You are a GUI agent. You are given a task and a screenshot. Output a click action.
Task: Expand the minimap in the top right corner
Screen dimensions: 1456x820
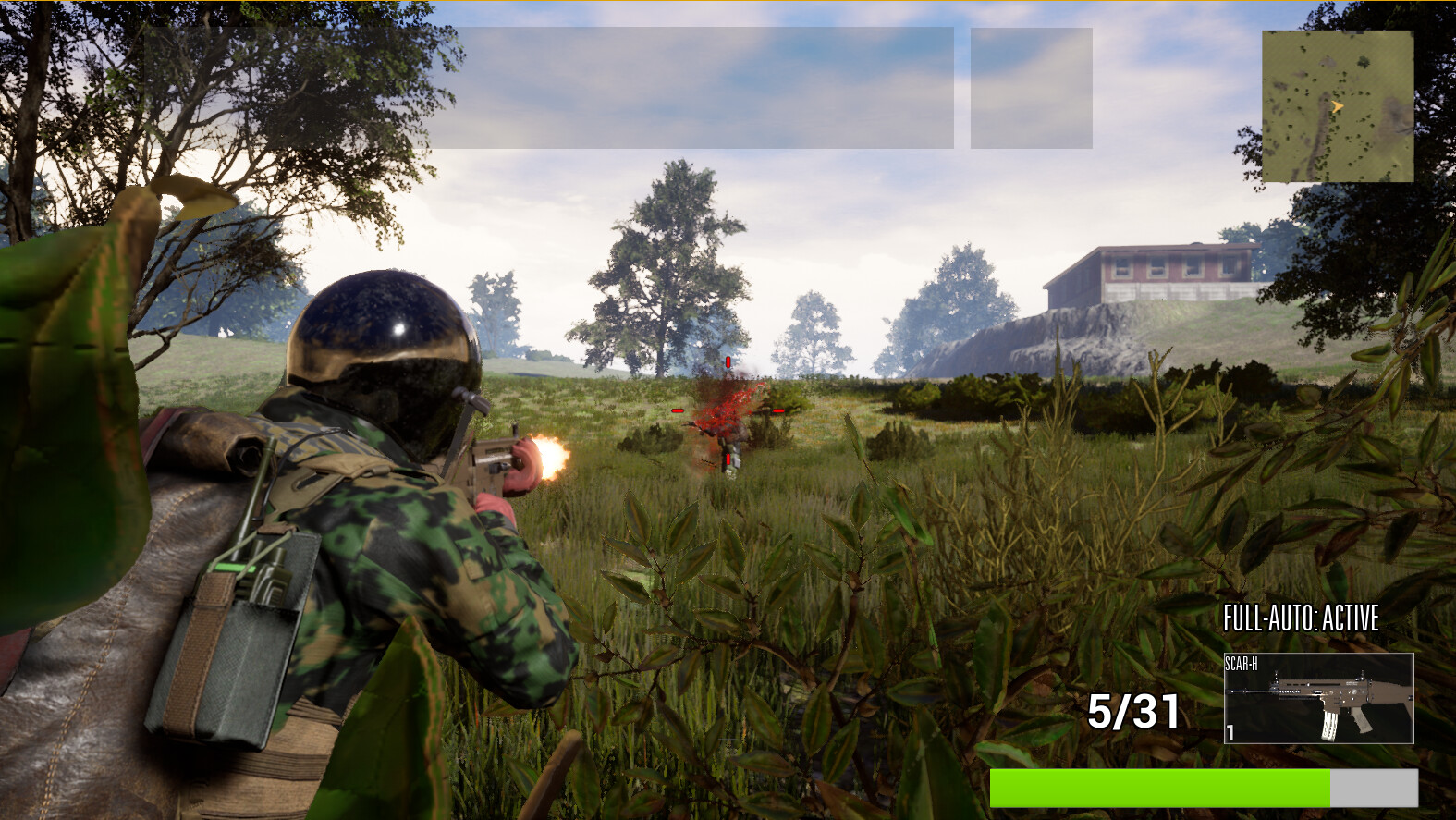tap(1339, 104)
